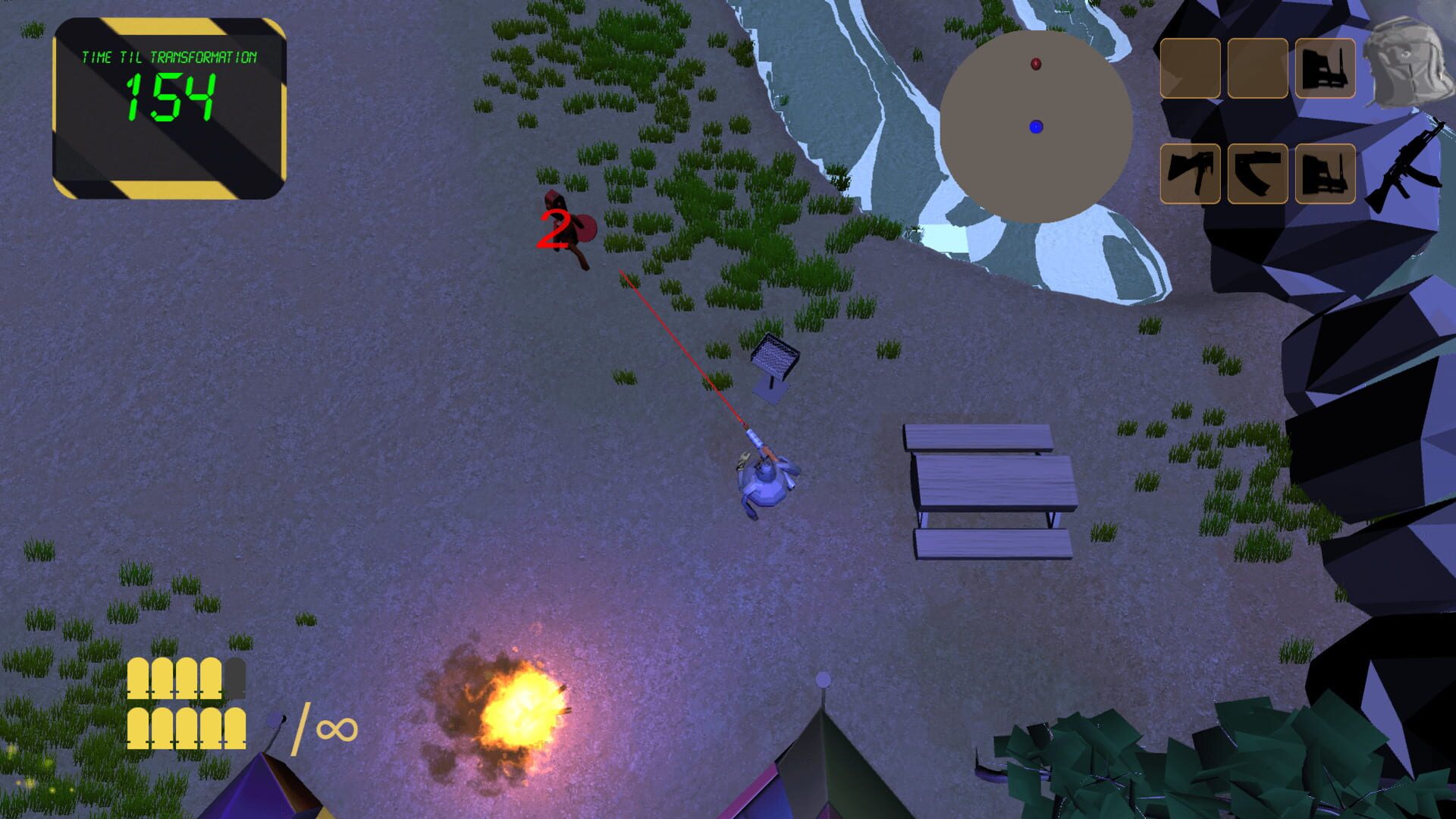The image size is (1456, 819).
Task: Click the red 2 enemy counter label
Action: pyautogui.click(x=553, y=230)
